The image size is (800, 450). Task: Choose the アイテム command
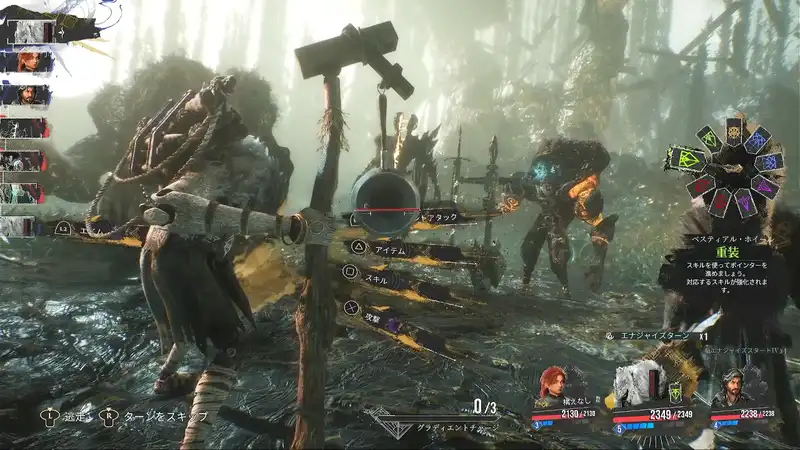click(x=388, y=247)
